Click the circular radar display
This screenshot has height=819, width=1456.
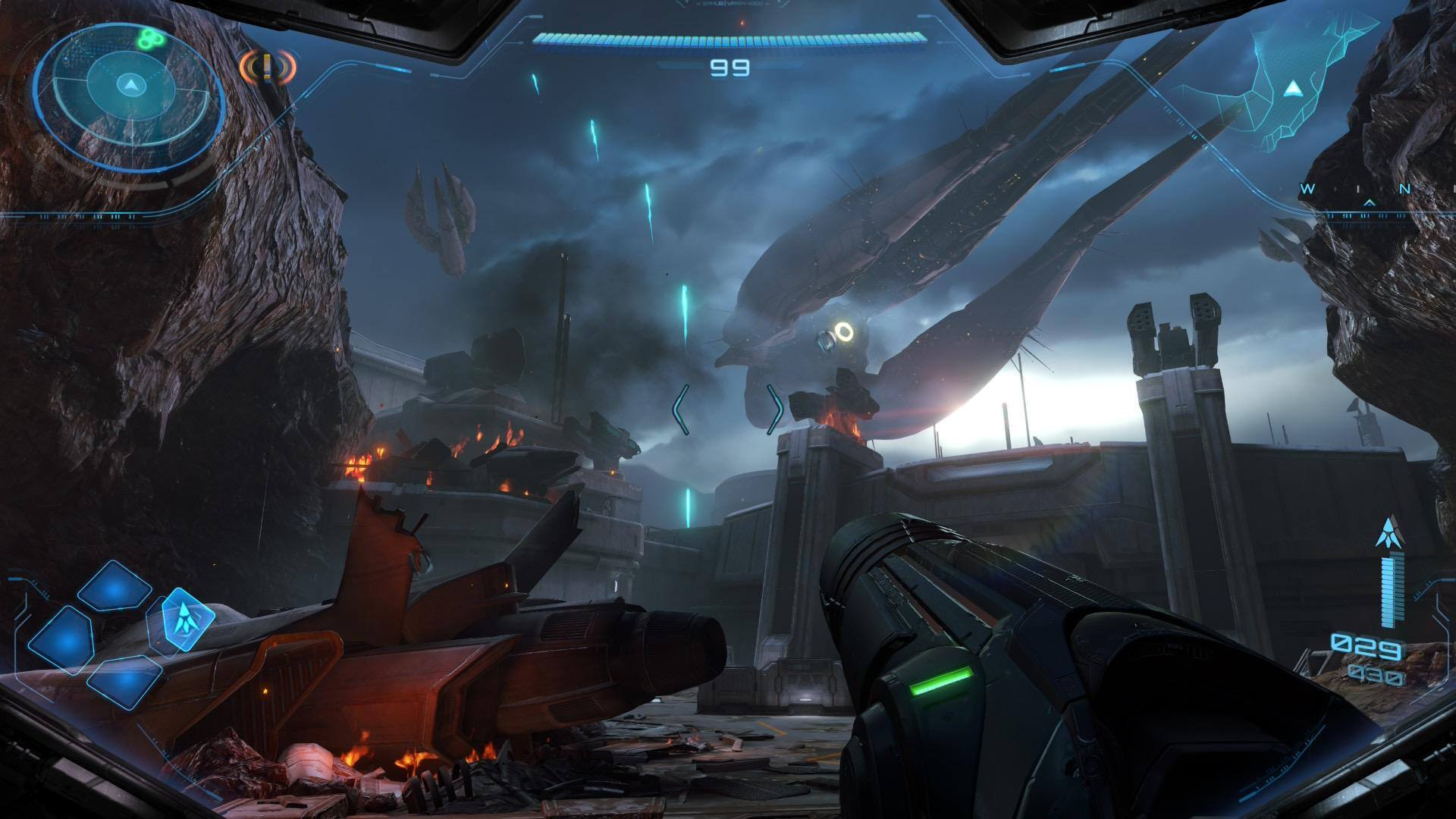tap(130, 85)
